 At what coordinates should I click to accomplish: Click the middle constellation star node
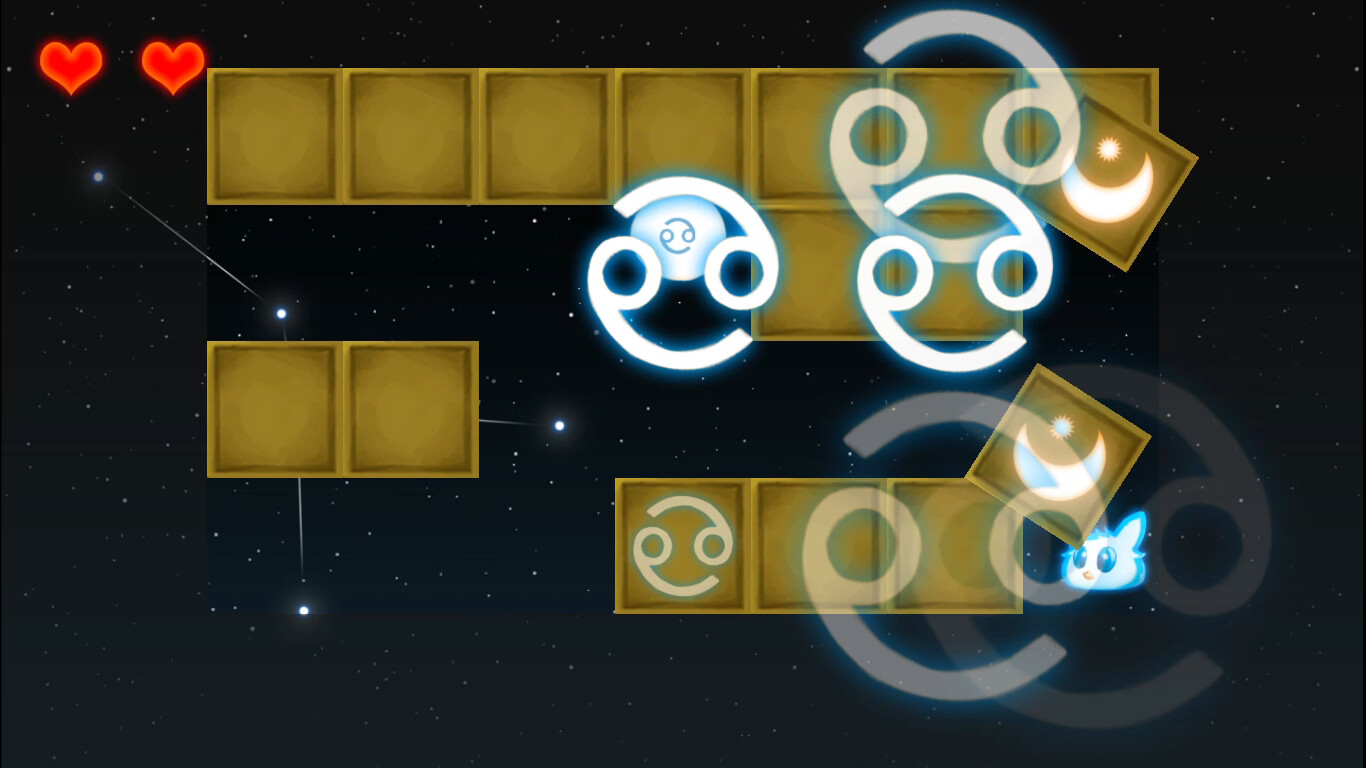click(x=280, y=310)
